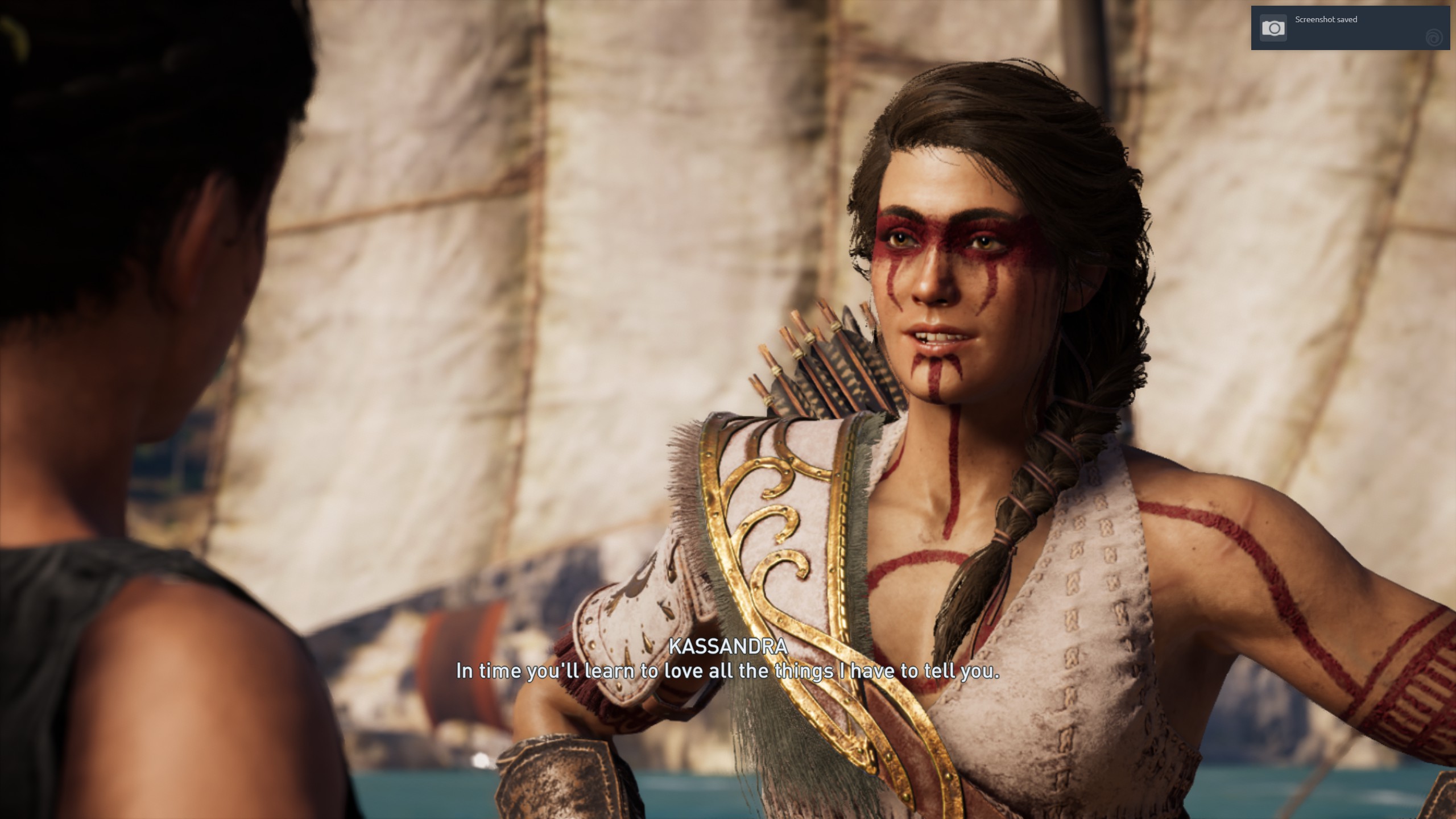Open the 'Screenshot saved' notification
This screenshot has width=1456, height=819.
click(x=1349, y=27)
